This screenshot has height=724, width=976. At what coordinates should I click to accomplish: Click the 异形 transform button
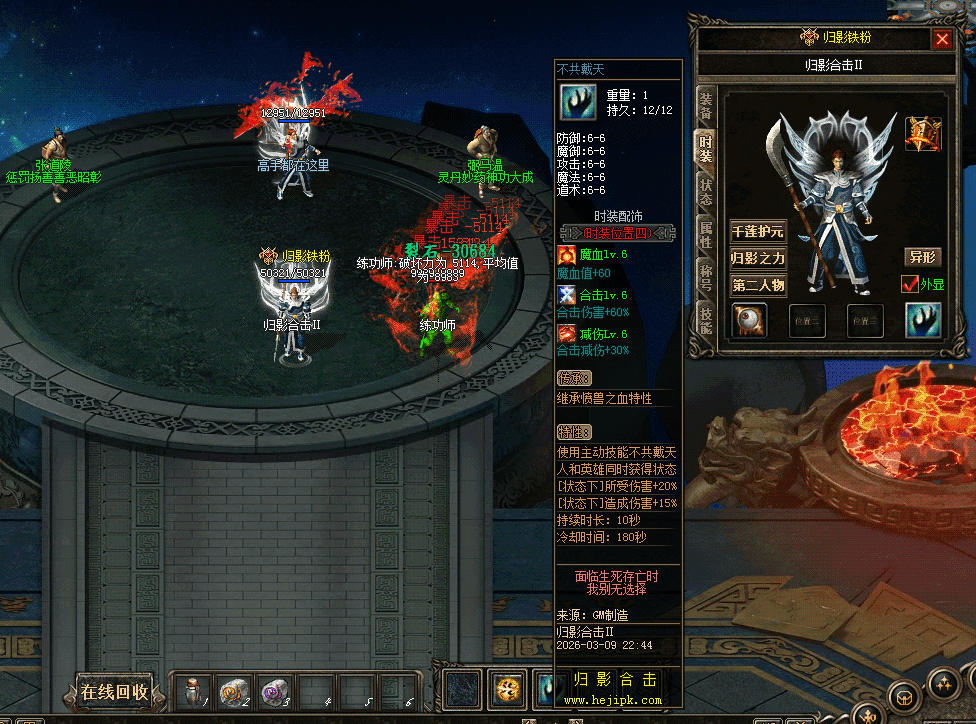(922, 257)
